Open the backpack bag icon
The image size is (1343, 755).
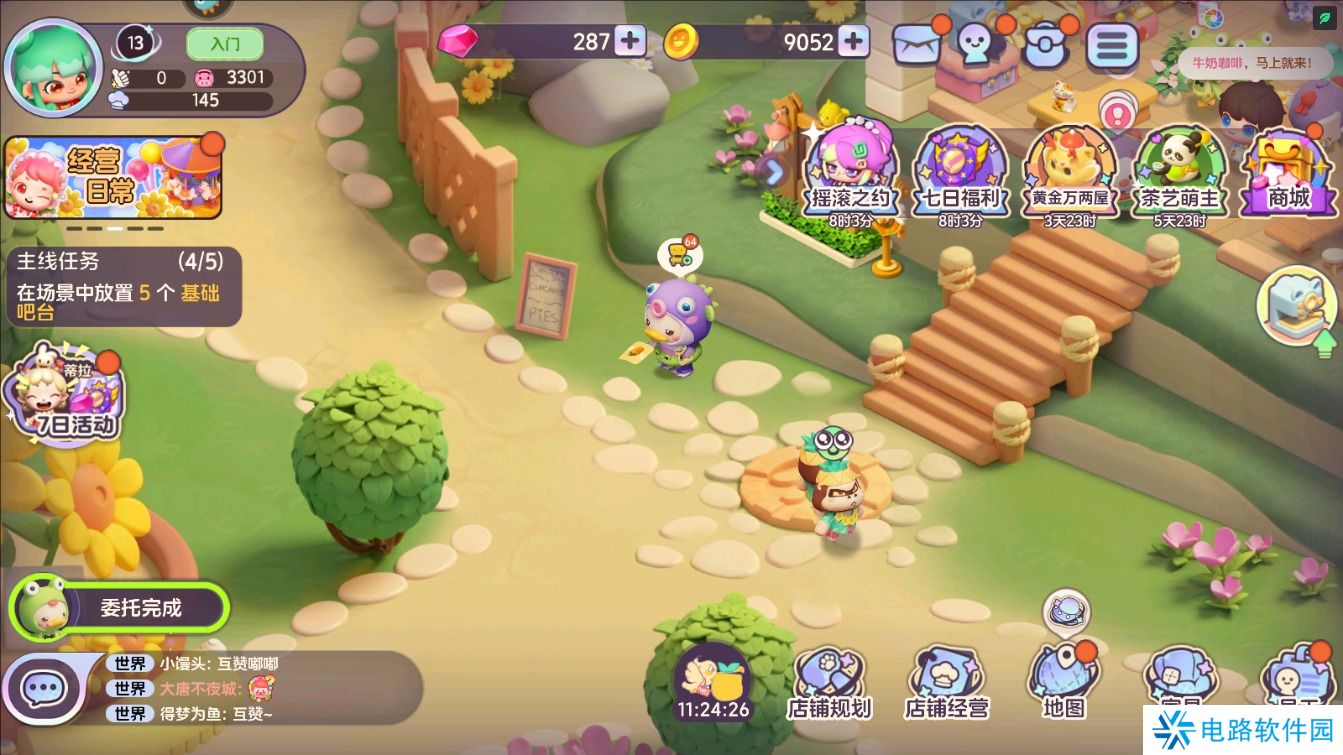1046,44
